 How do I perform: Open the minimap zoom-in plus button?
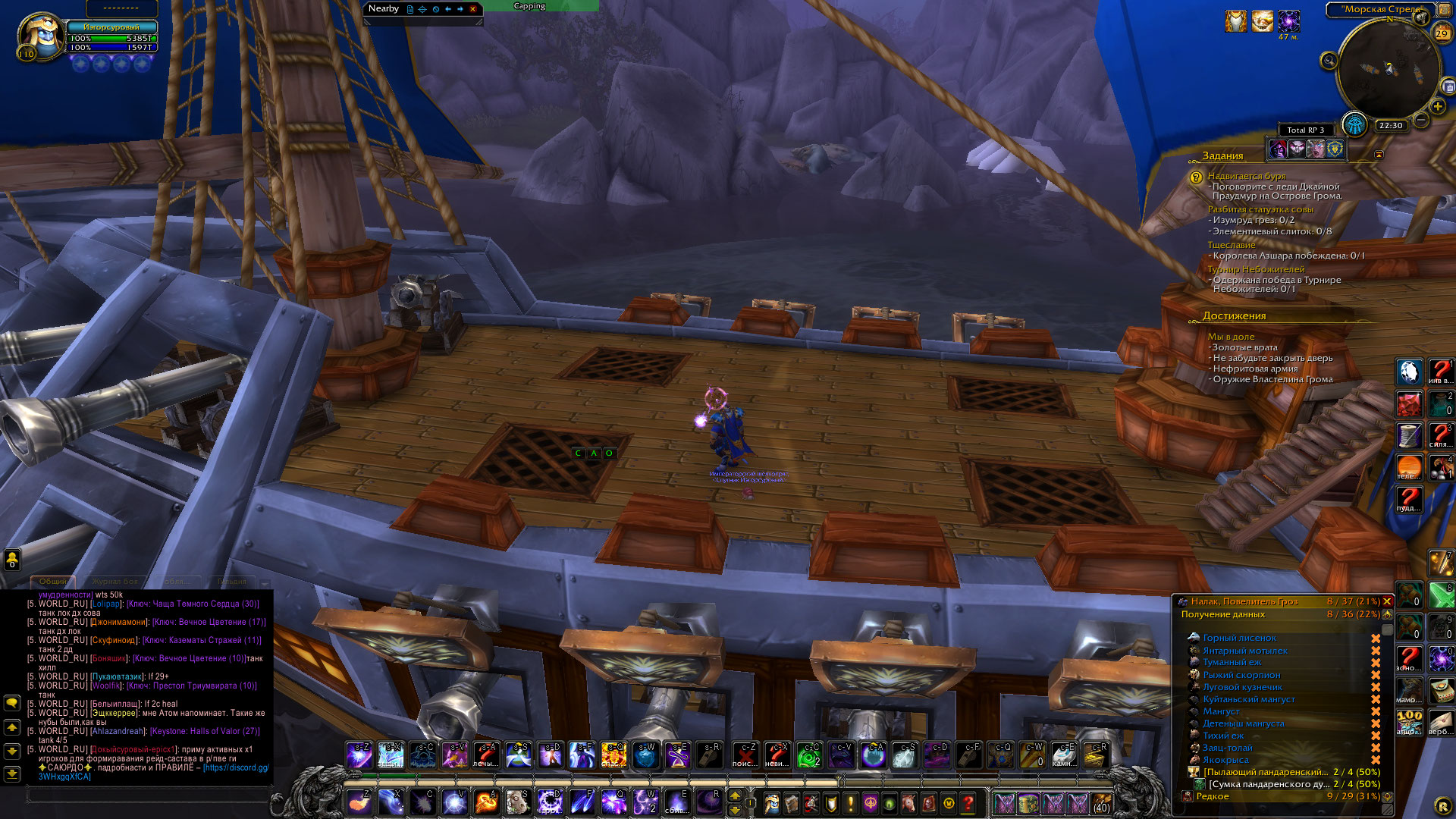pyautogui.click(x=1437, y=107)
